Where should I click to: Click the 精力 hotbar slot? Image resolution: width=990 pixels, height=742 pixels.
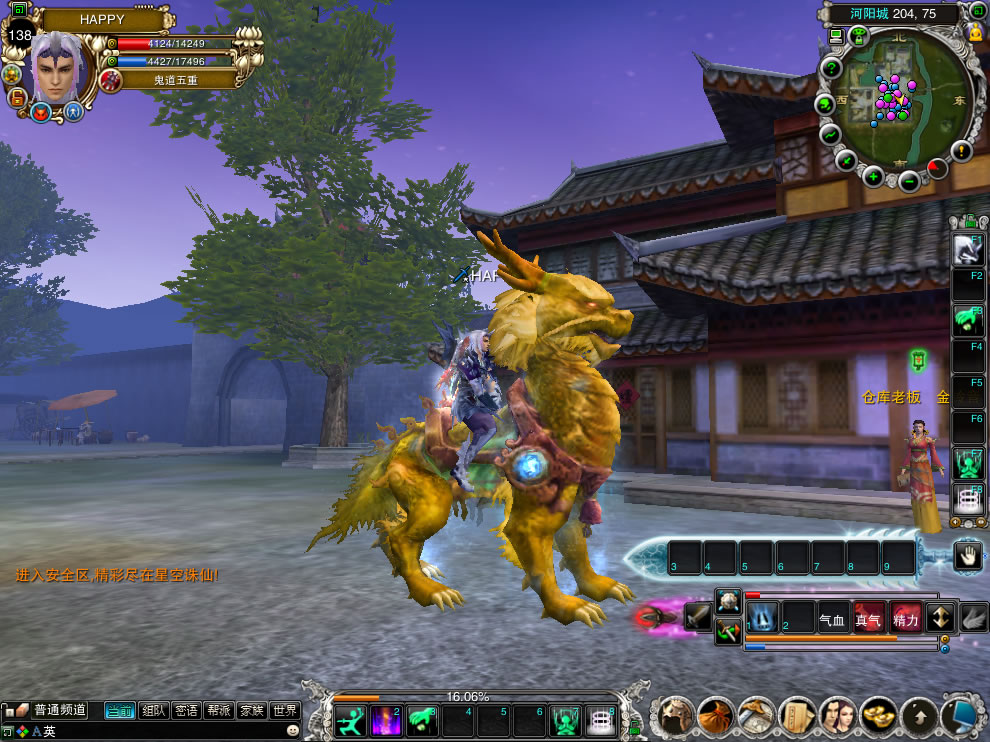(x=906, y=619)
